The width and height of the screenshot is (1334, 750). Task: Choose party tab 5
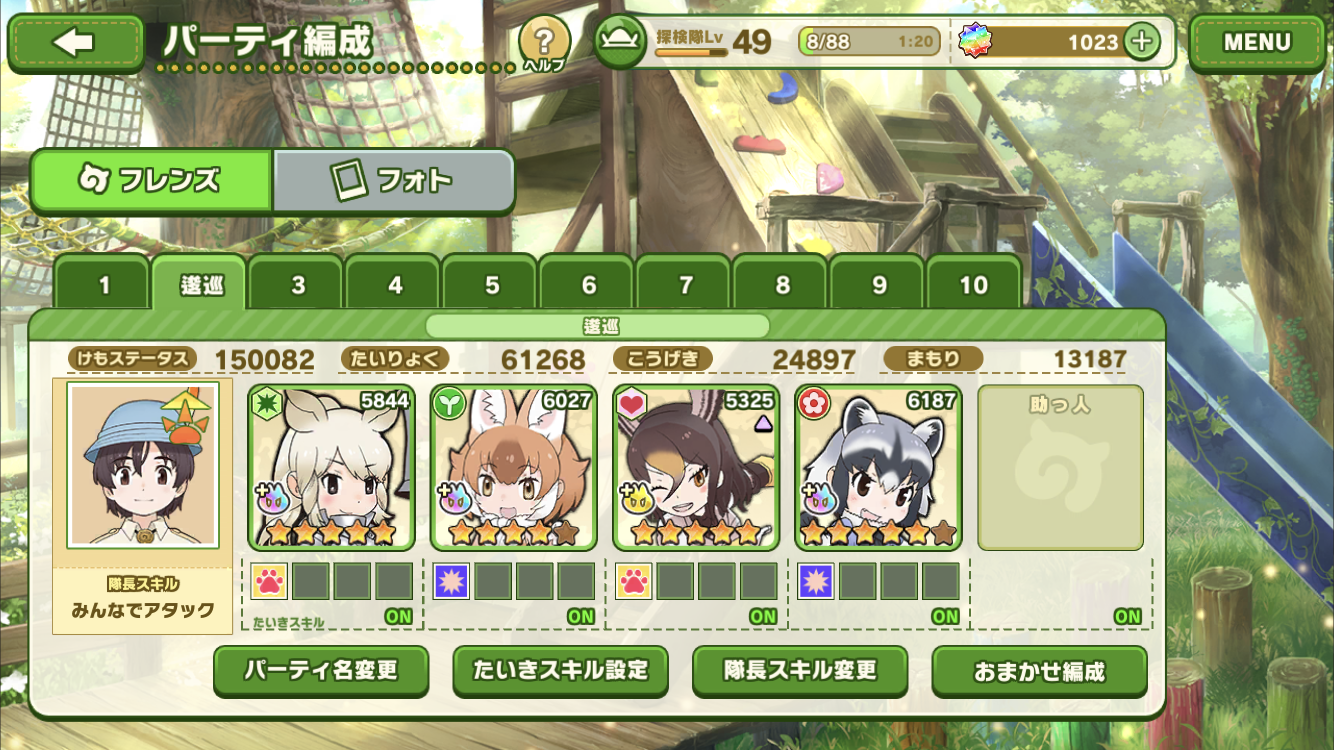(492, 285)
